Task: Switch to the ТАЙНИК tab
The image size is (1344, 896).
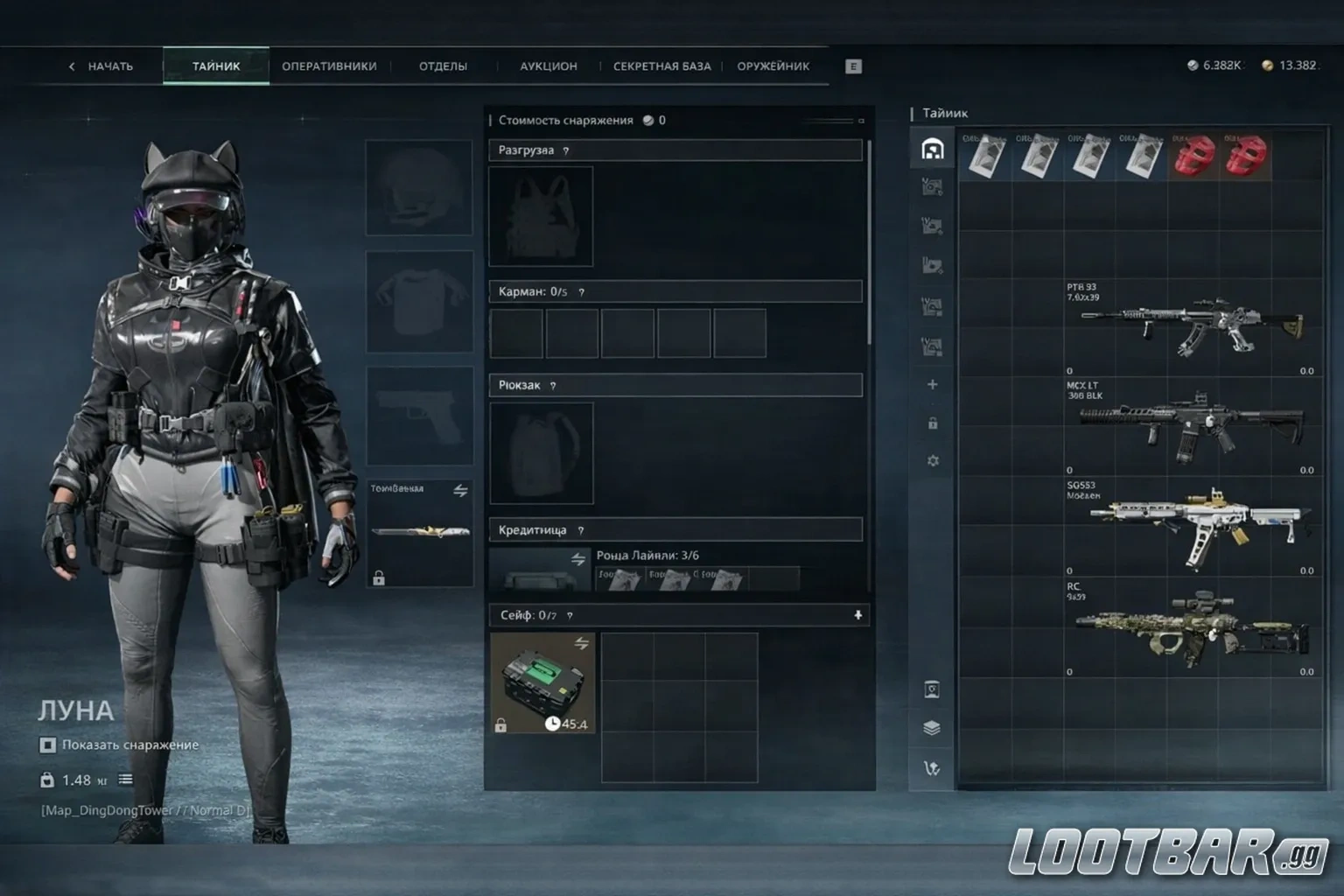Action: coord(216,66)
